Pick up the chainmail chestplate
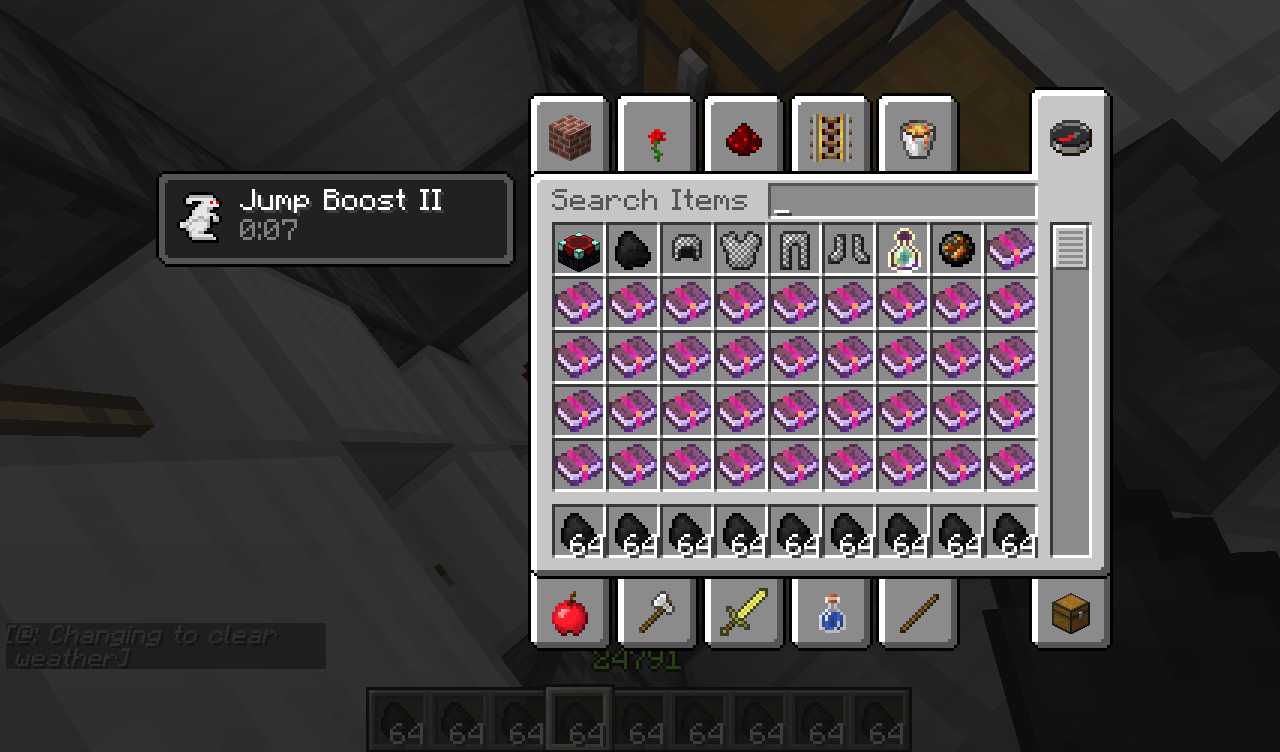Viewport: 1280px width, 752px height. (739, 249)
